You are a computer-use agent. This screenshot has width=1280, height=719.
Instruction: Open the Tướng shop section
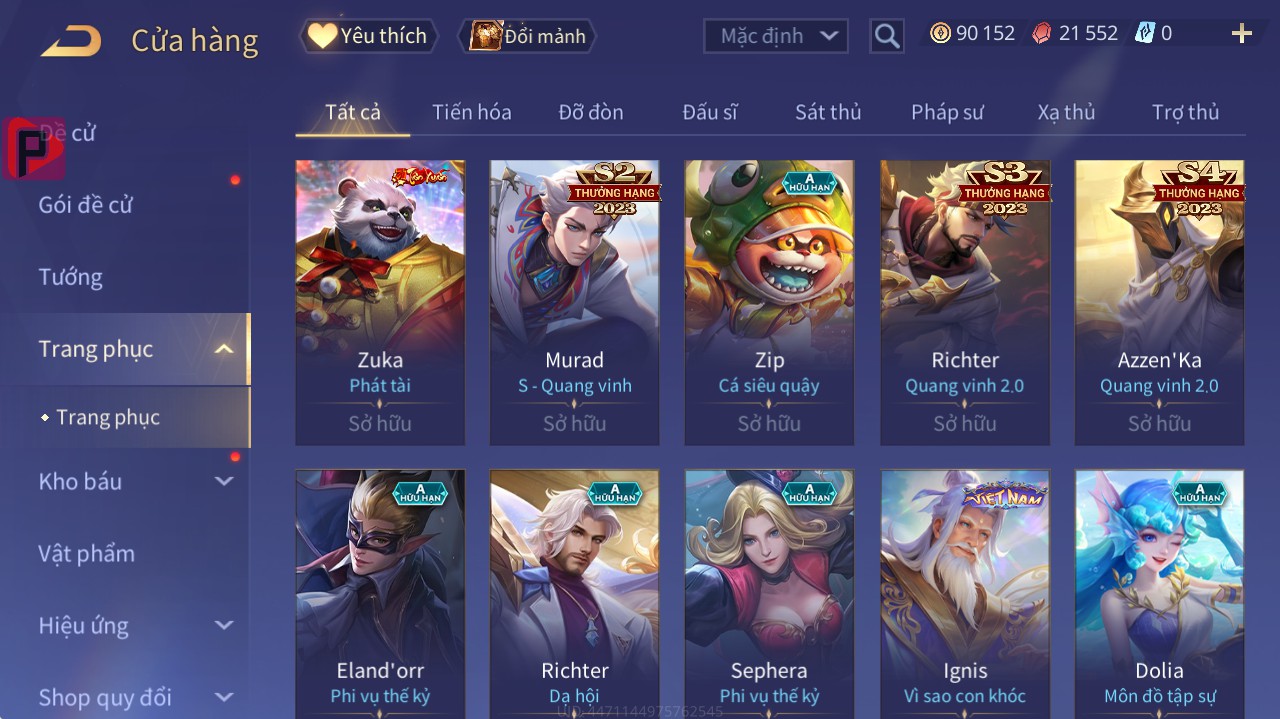[71, 277]
